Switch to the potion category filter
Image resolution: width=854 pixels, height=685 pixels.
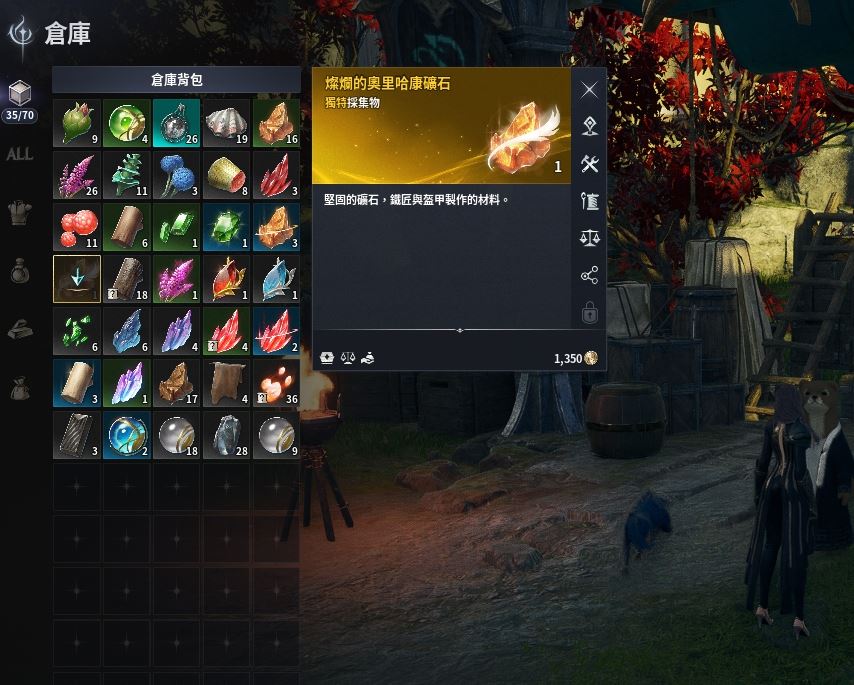click(19, 270)
